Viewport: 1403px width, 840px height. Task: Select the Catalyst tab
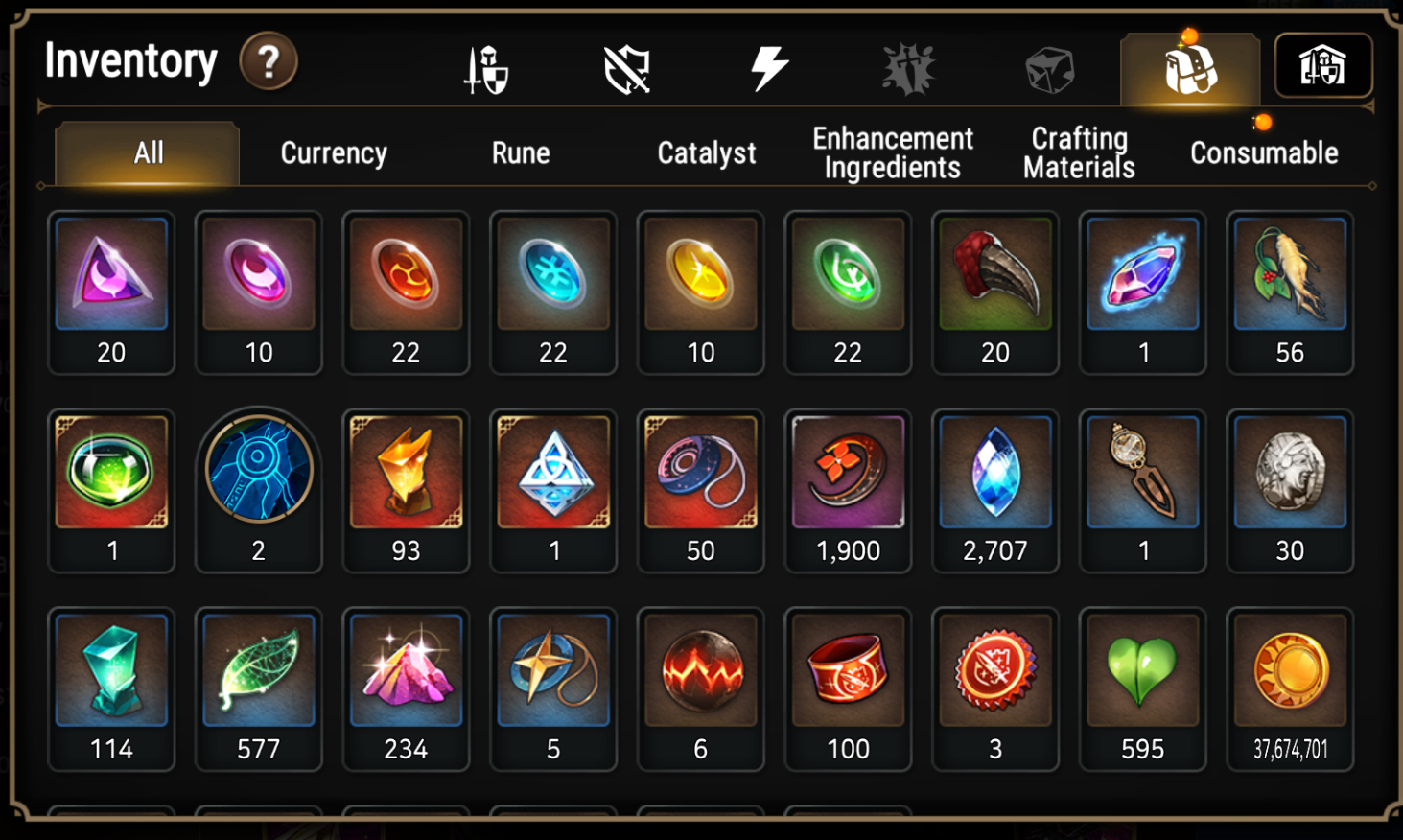tap(706, 152)
